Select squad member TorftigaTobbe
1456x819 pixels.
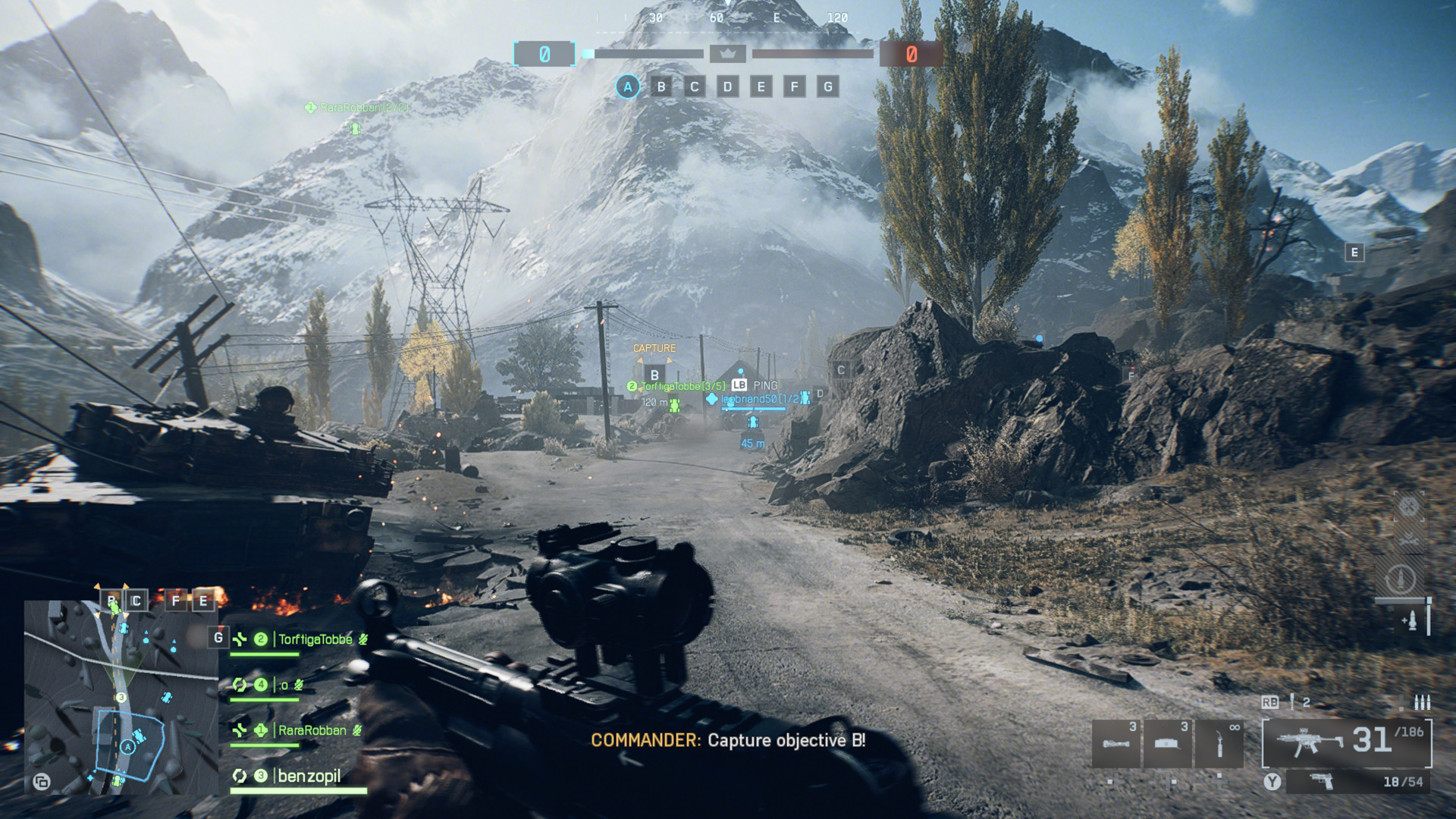(315, 639)
